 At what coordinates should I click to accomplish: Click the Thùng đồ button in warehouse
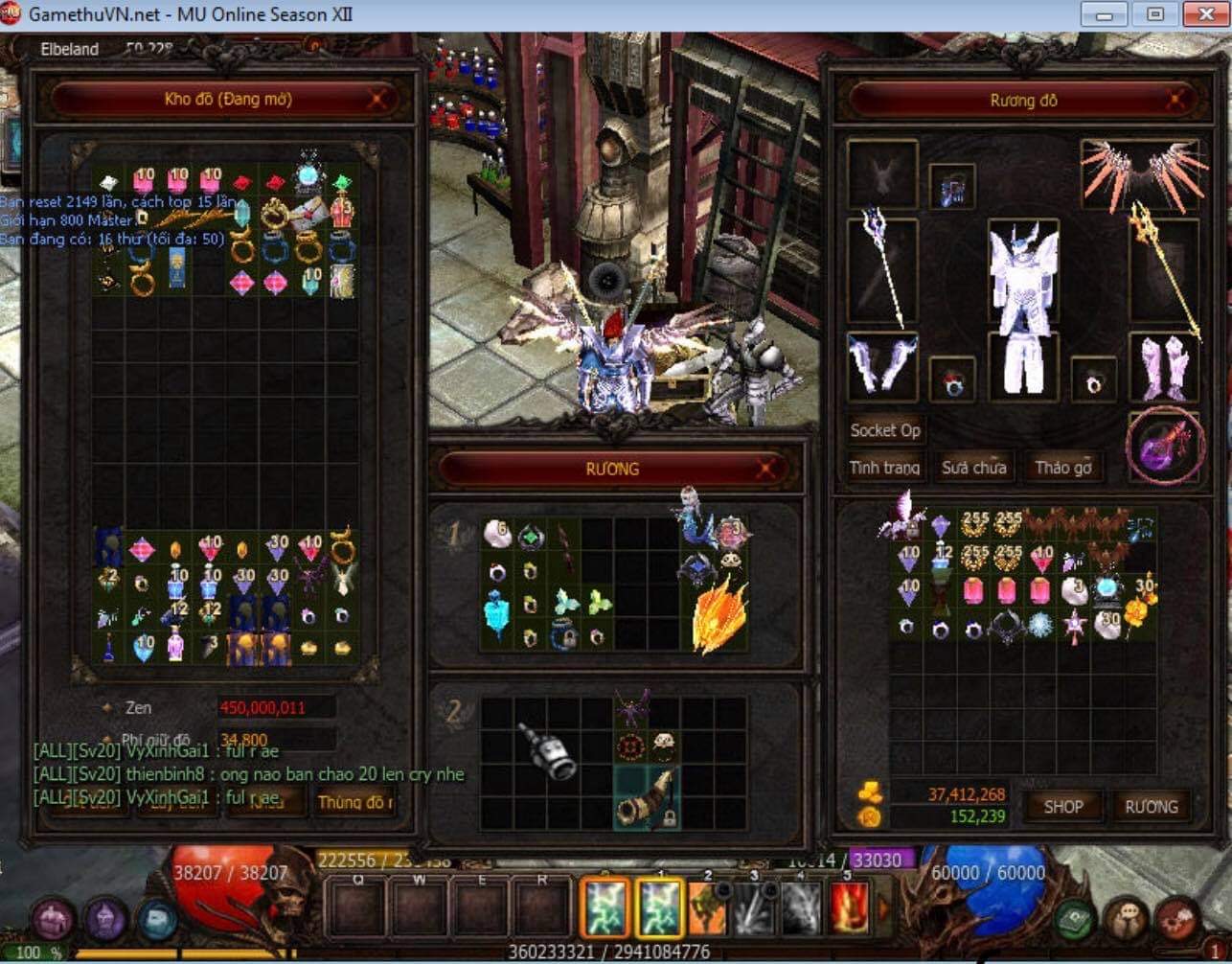[x=355, y=801]
